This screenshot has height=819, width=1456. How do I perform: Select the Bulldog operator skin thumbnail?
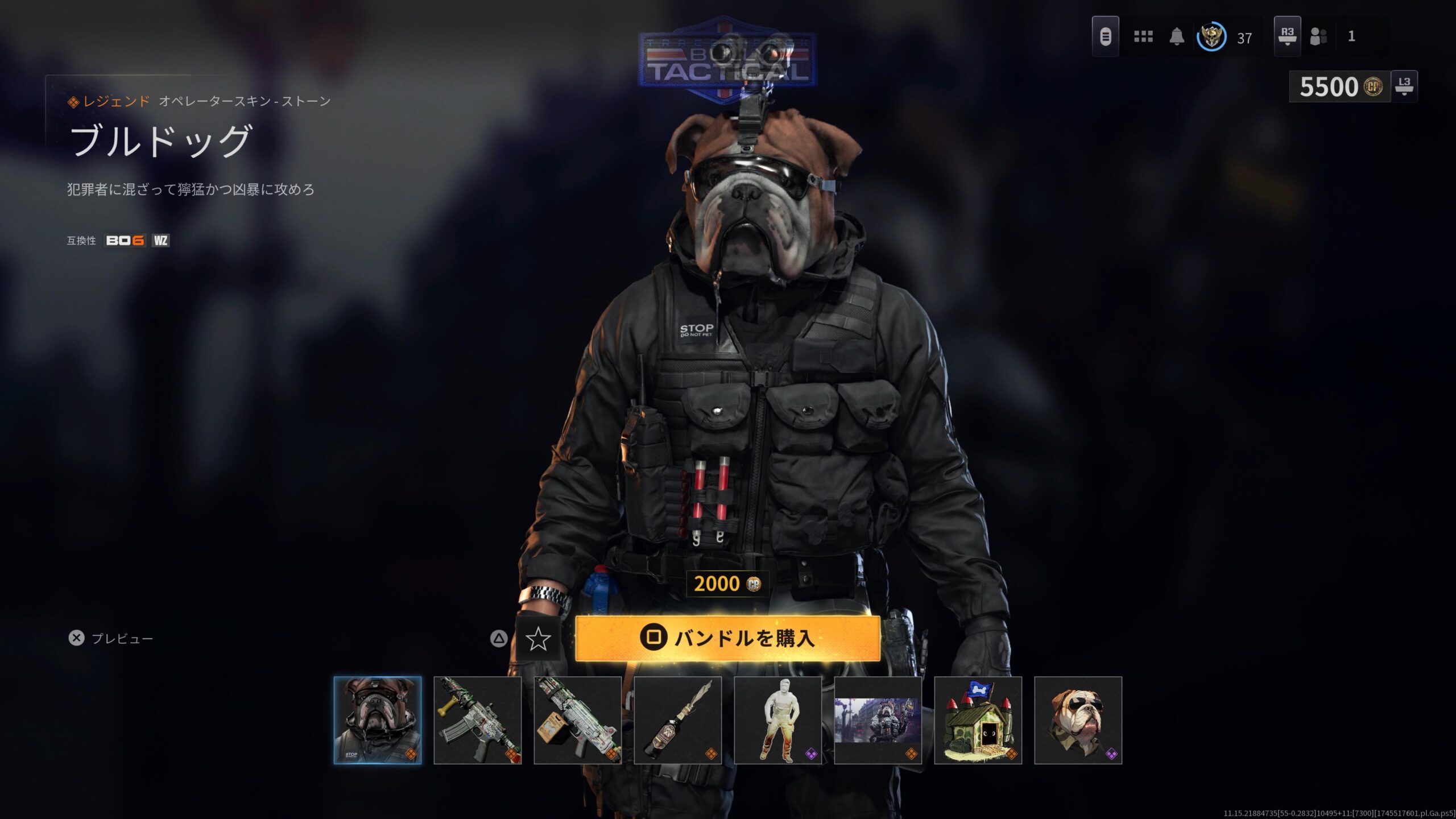(378, 720)
